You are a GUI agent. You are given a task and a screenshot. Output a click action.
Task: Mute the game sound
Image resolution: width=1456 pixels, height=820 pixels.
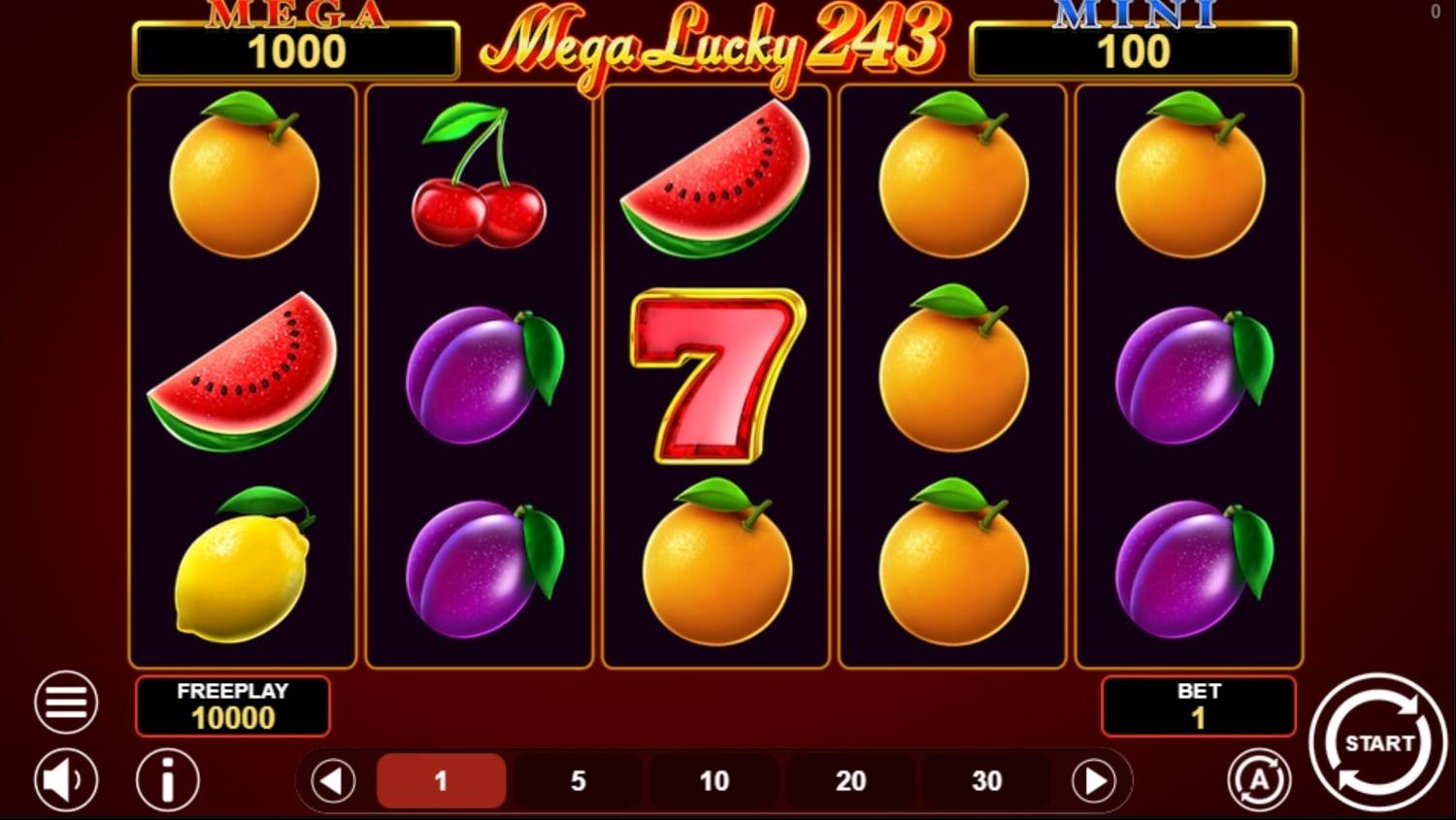pyautogui.click(x=64, y=779)
